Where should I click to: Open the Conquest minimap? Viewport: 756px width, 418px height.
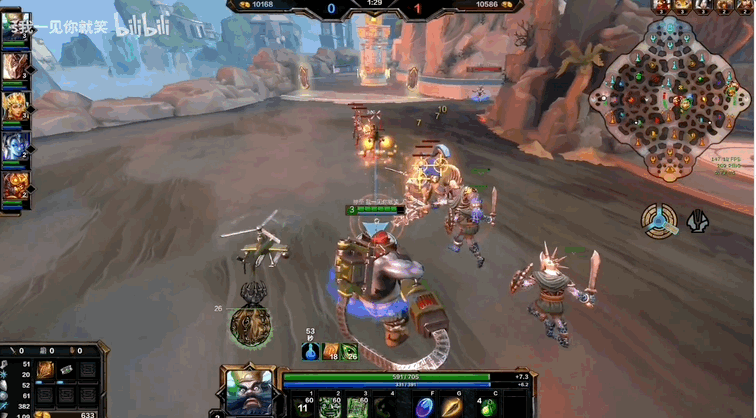click(x=669, y=95)
